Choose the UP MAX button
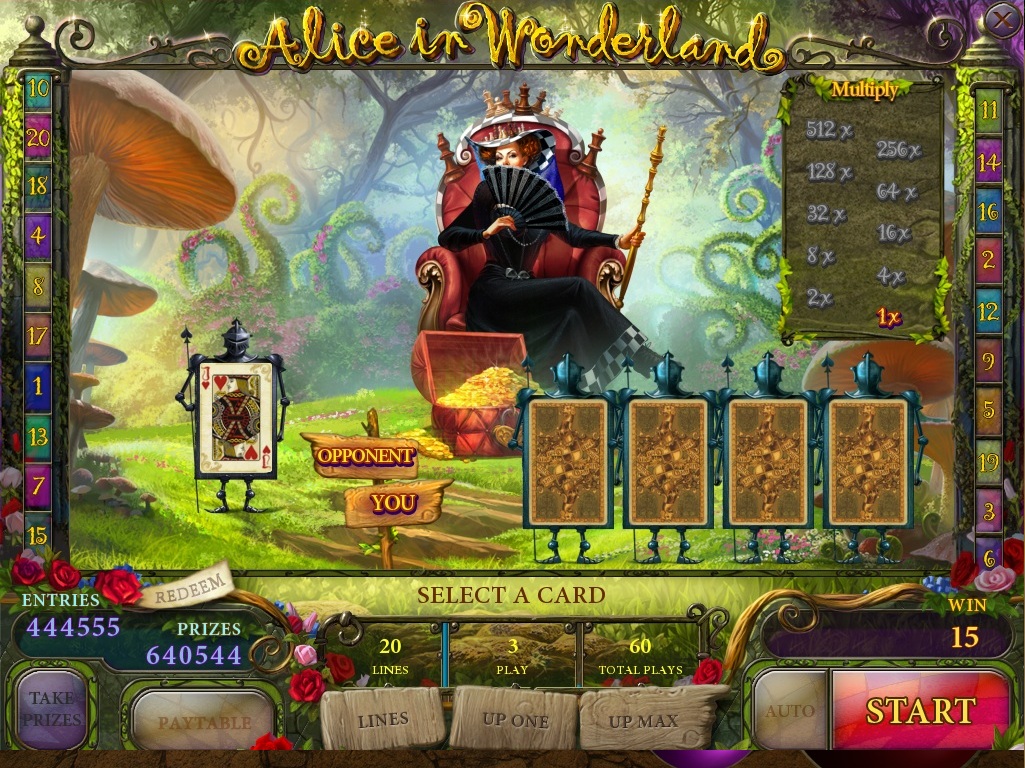1025x768 pixels. 643,720
